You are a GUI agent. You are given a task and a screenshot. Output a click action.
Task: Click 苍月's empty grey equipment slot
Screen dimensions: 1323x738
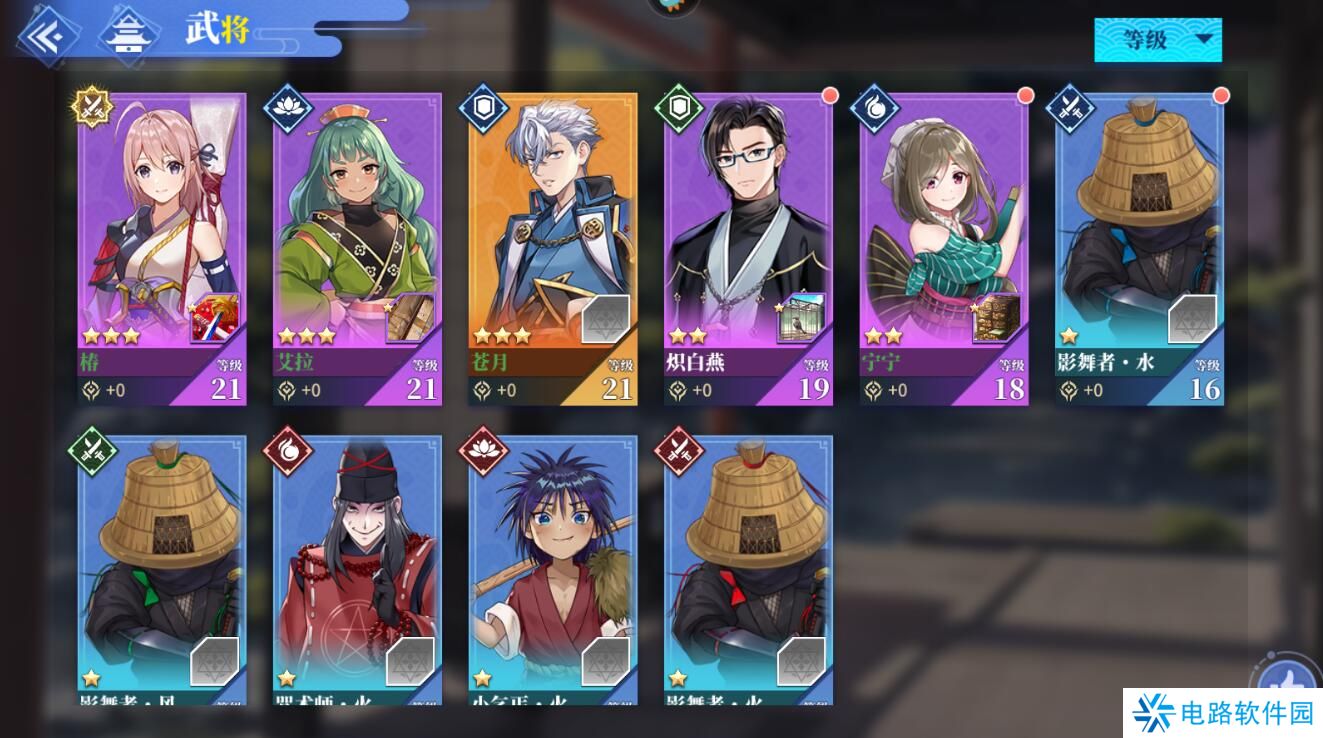605,319
